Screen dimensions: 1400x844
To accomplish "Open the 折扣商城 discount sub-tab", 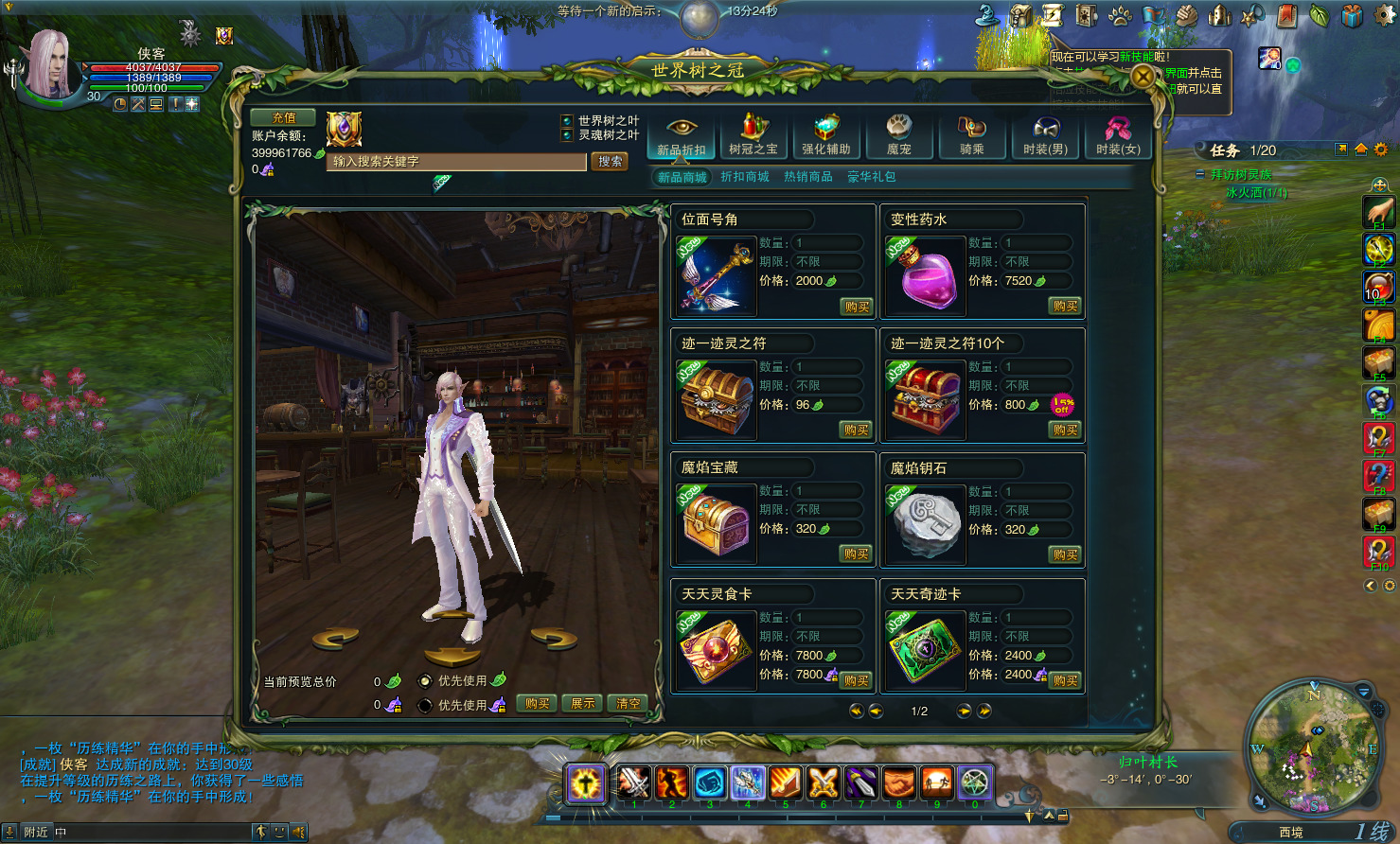I will click(744, 177).
